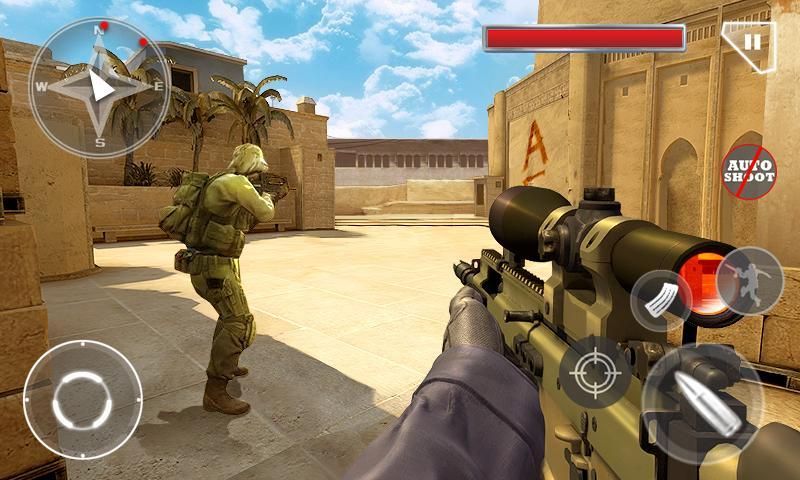
Task: Click the compass radar minimap
Action: pyautogui.click(x=99, y=87)
